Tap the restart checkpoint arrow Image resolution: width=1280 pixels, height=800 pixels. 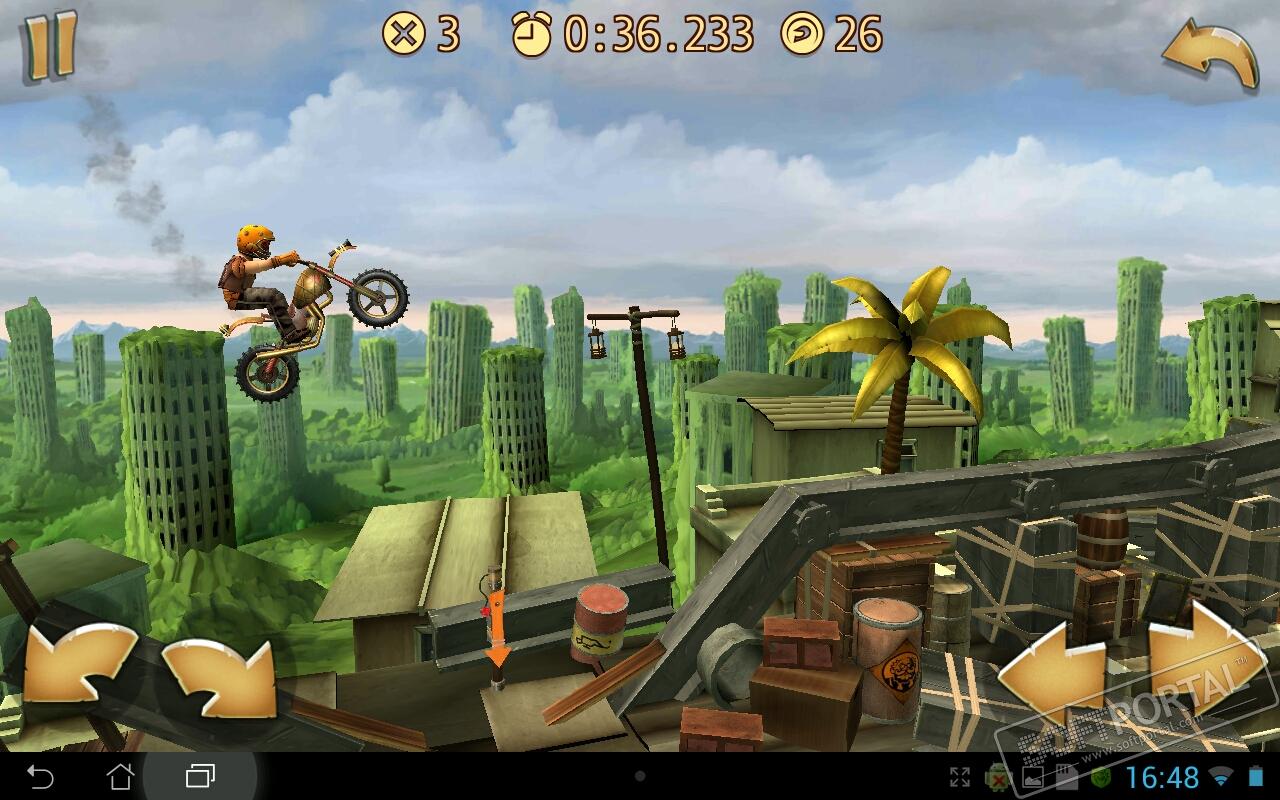1209,56
